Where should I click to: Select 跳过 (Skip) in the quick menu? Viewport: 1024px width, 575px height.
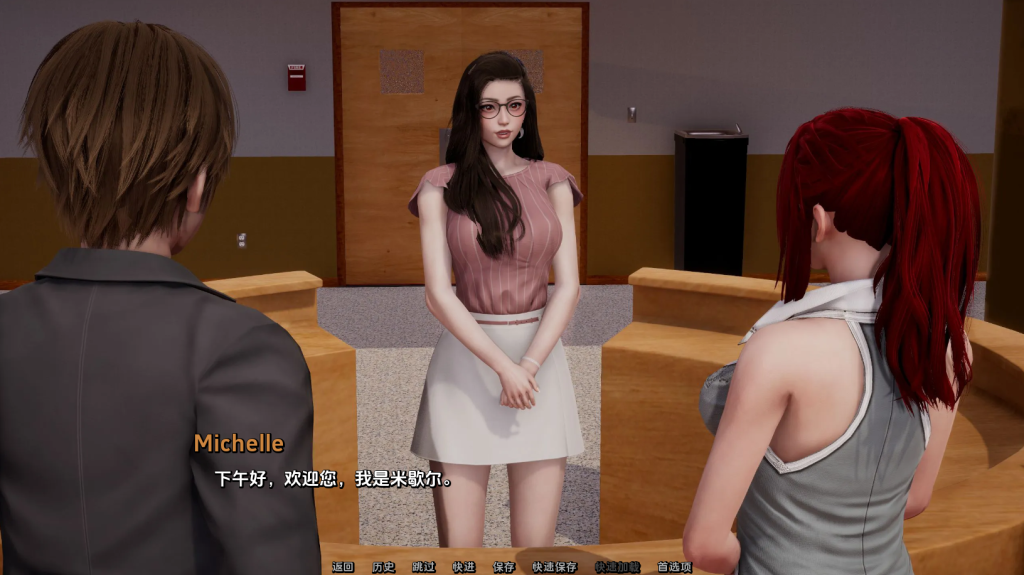coord(423,567)
